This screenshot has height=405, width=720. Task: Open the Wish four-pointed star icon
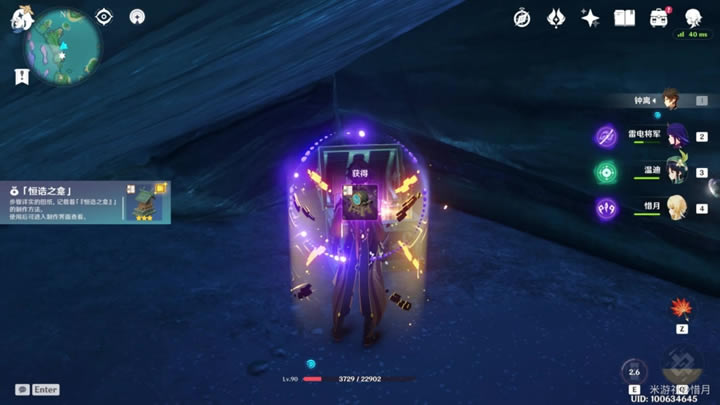click(x=590, y=18)
